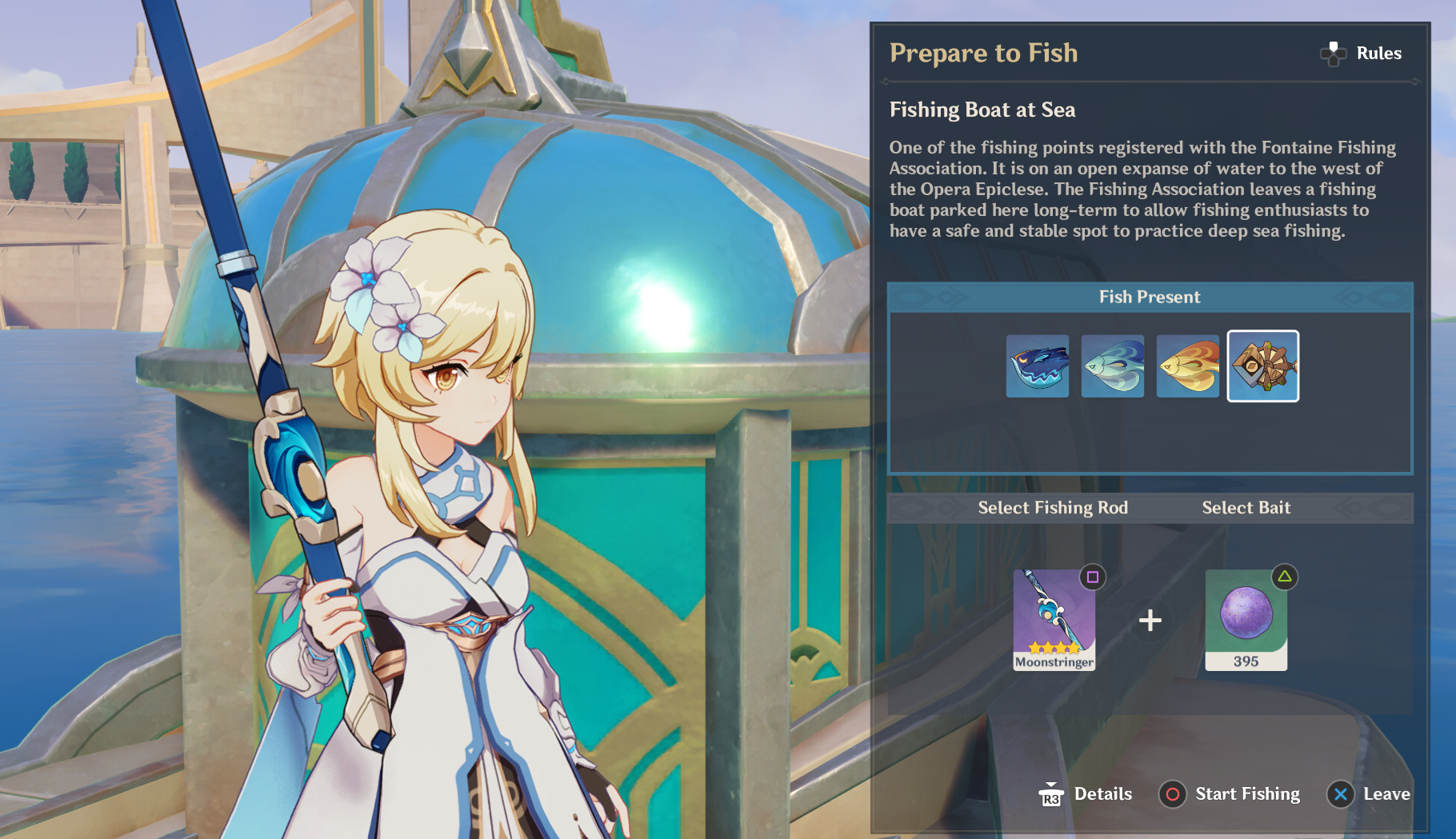Viewport: 1456px width, 839px height.
Task: Click the X button Leave icon
Action: [x=1342, y=794]
